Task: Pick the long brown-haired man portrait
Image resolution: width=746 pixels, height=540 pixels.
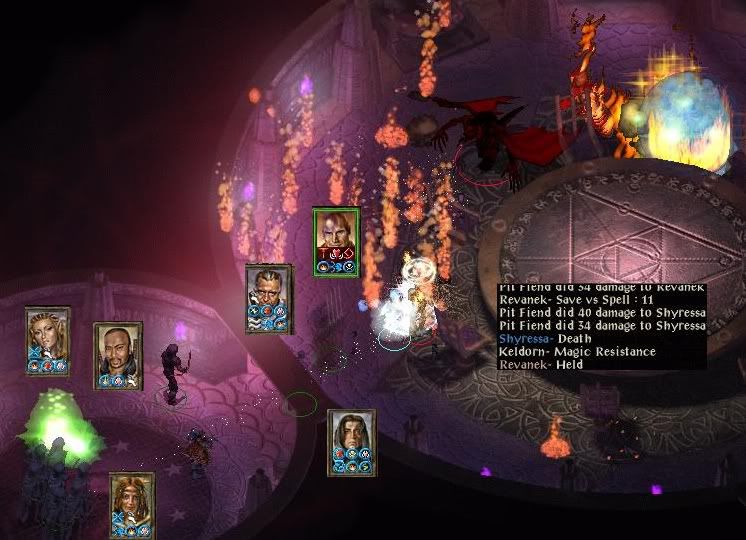Action: point(351,441)
